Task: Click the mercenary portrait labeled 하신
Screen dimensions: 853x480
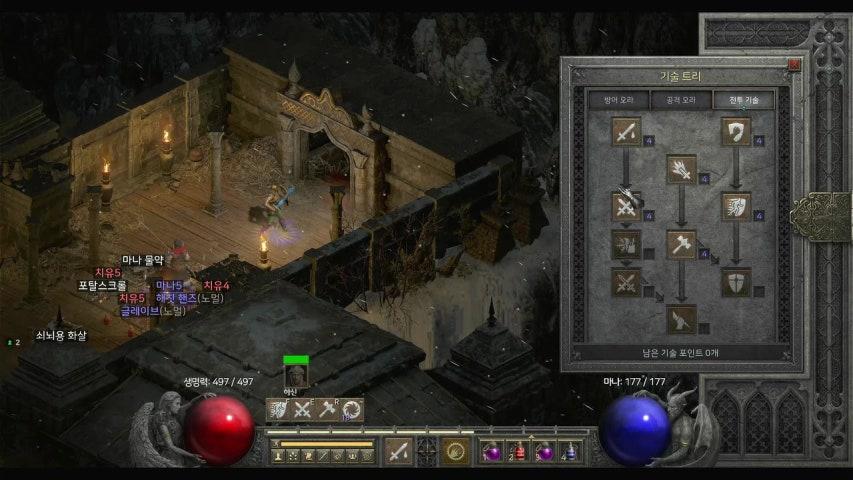Action: coord(296,373)
